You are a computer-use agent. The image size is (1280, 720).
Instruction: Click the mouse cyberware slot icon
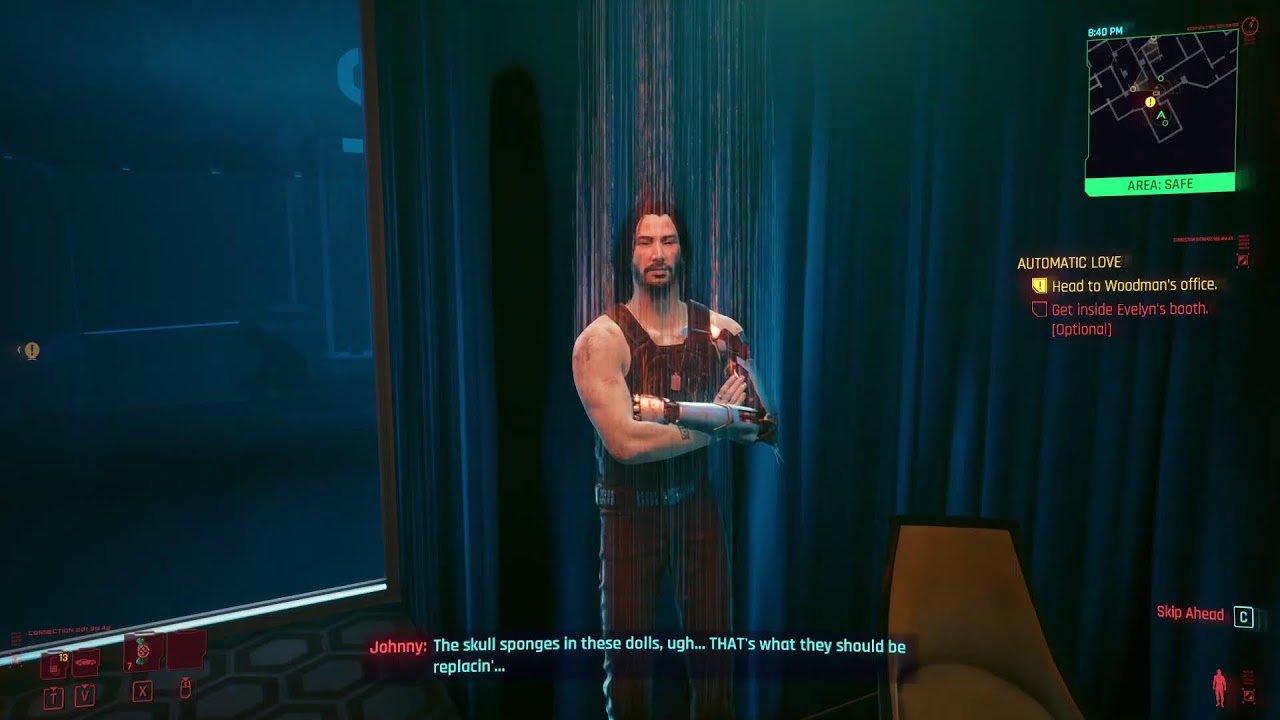point(186,690)
